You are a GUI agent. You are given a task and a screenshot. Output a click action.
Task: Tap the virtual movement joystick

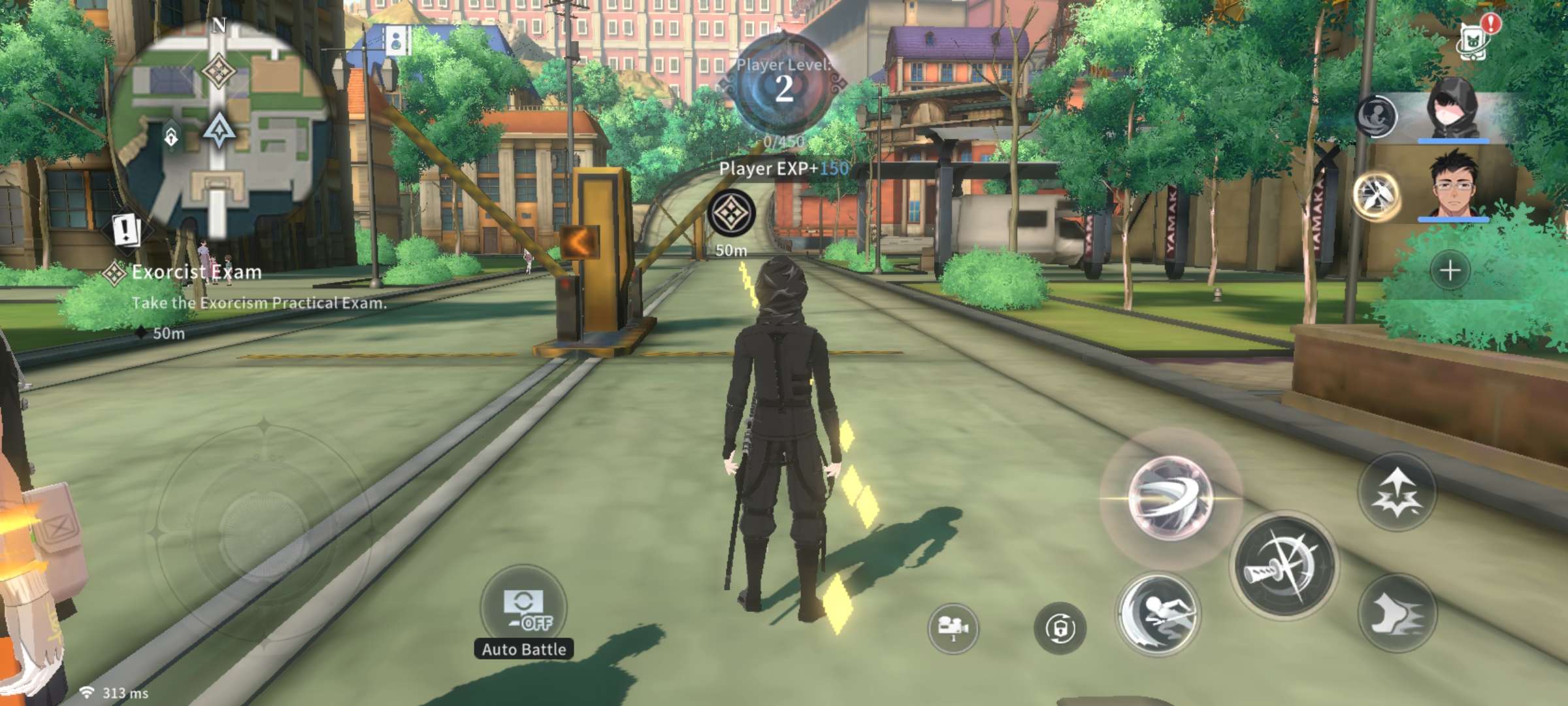click(263, 533)
